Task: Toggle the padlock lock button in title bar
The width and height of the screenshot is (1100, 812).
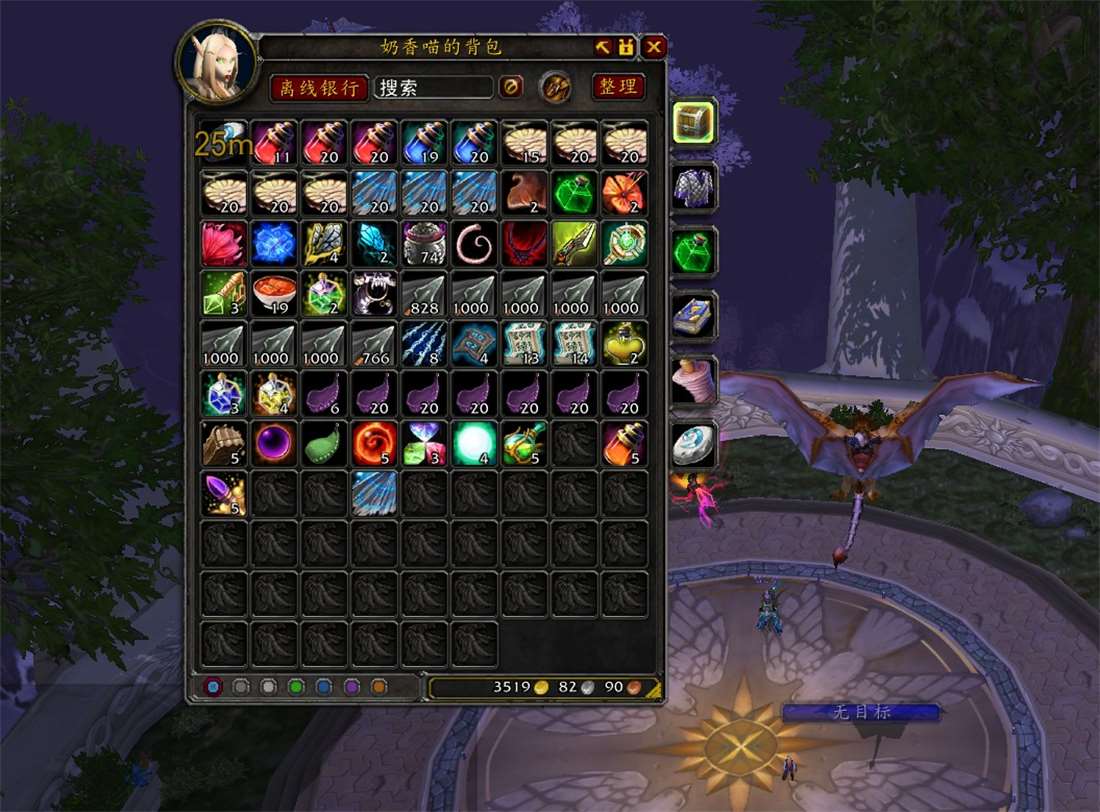Action: pyautogui.click(x=626, y=47)
